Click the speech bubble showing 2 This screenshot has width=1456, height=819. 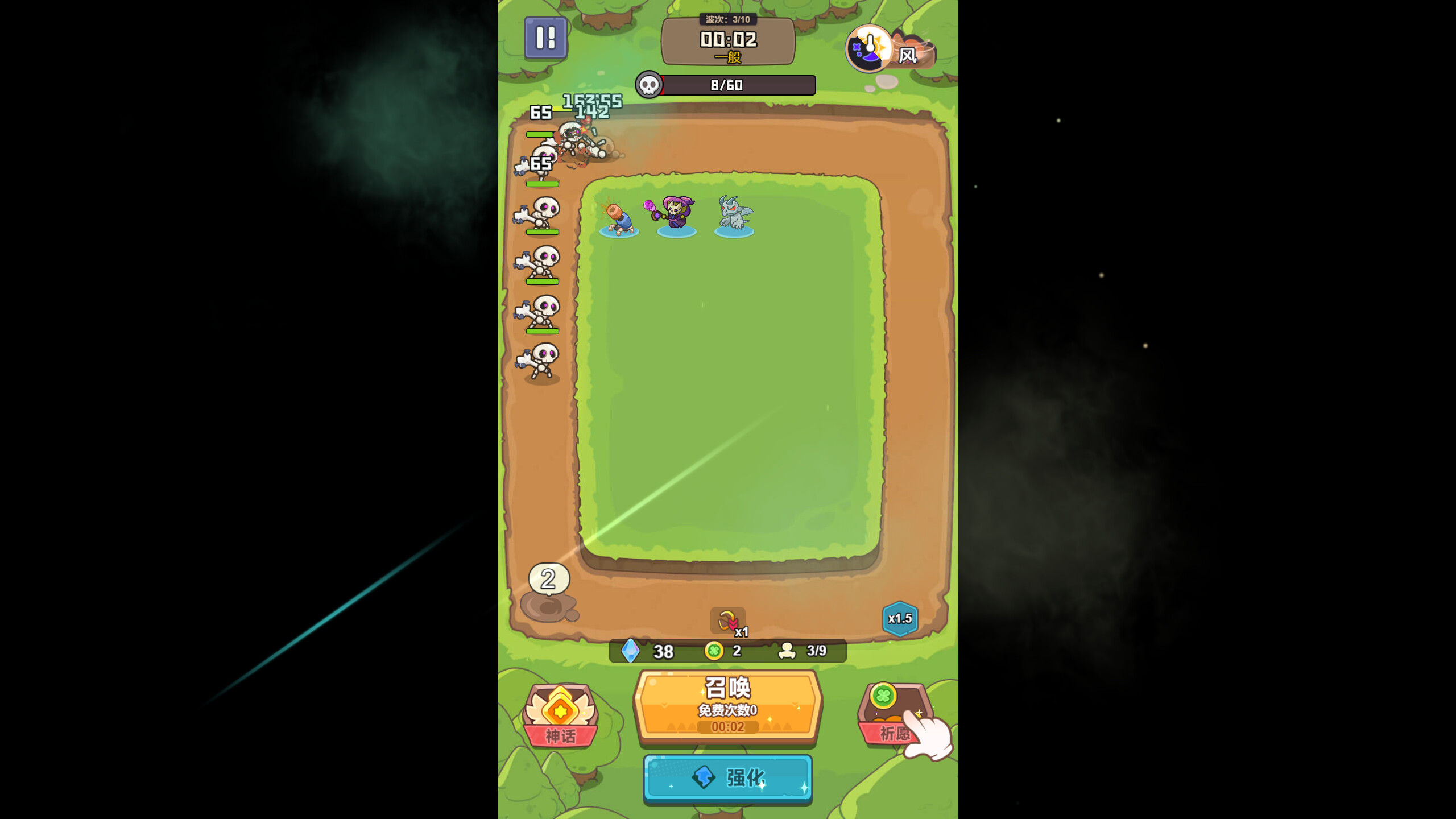point(548,580)
